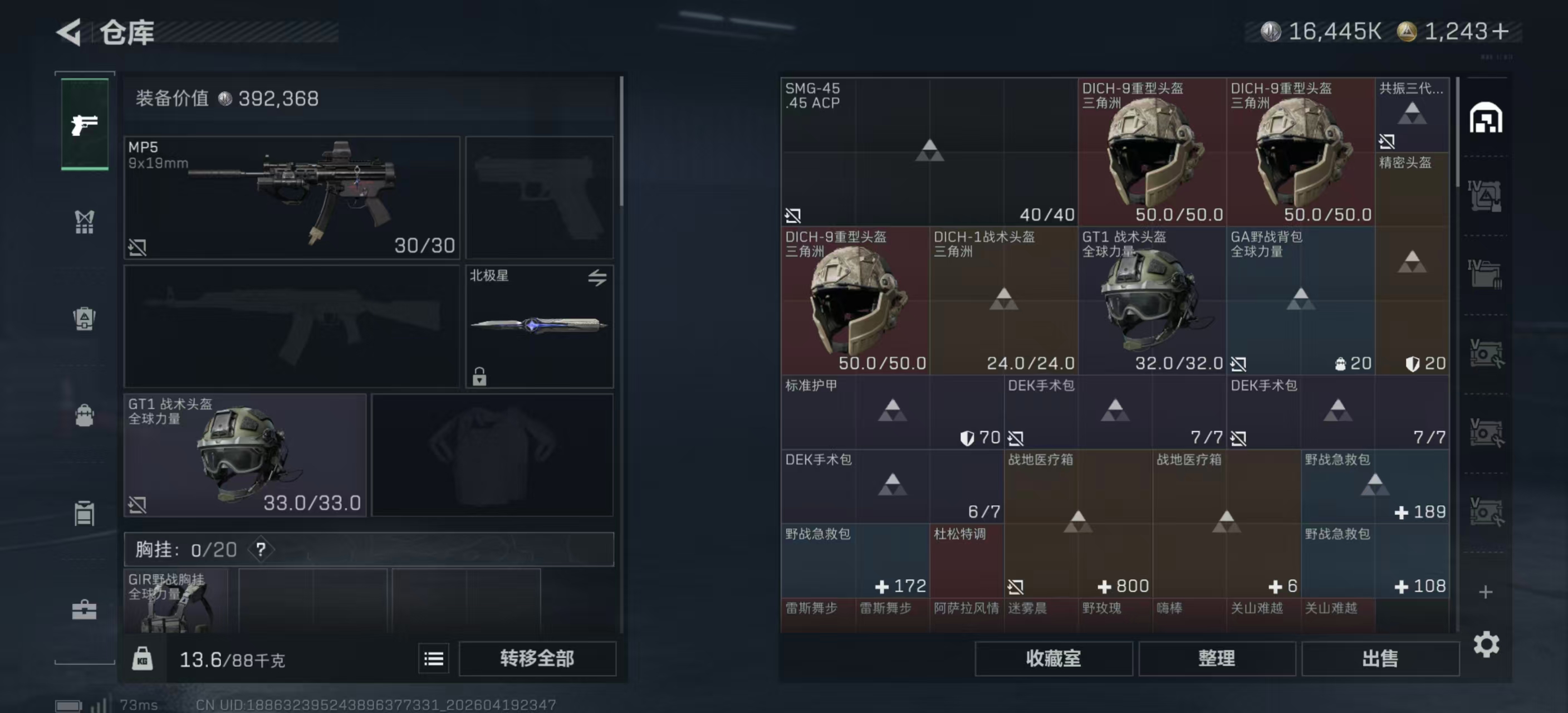Click the KG weight bag icon
1568x713 pixels.
point(144,658)
